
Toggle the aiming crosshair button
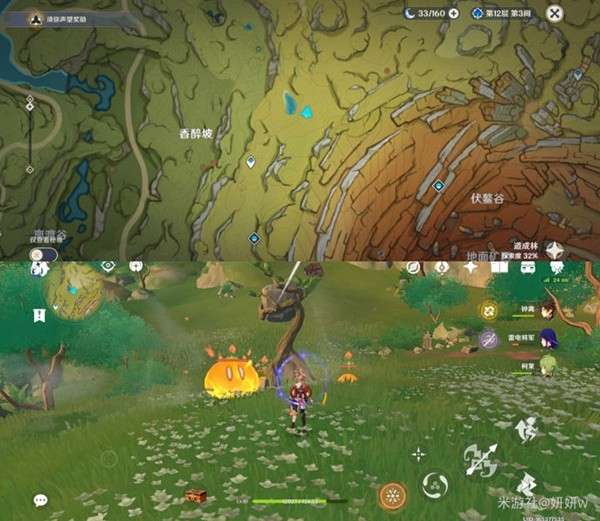click(418, 454)
